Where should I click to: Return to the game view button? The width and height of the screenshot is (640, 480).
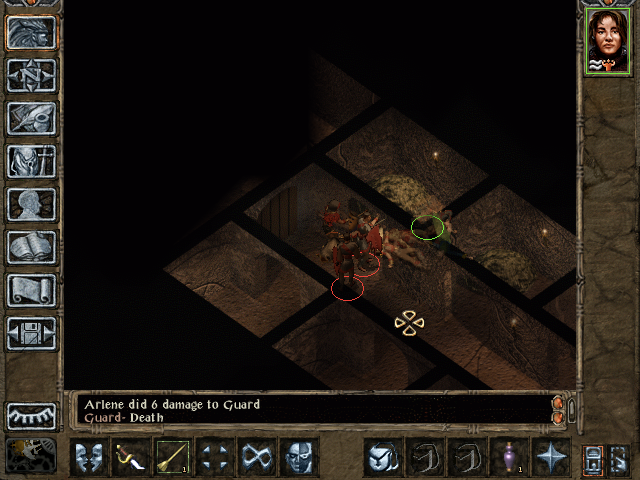[x=31, y=32]
